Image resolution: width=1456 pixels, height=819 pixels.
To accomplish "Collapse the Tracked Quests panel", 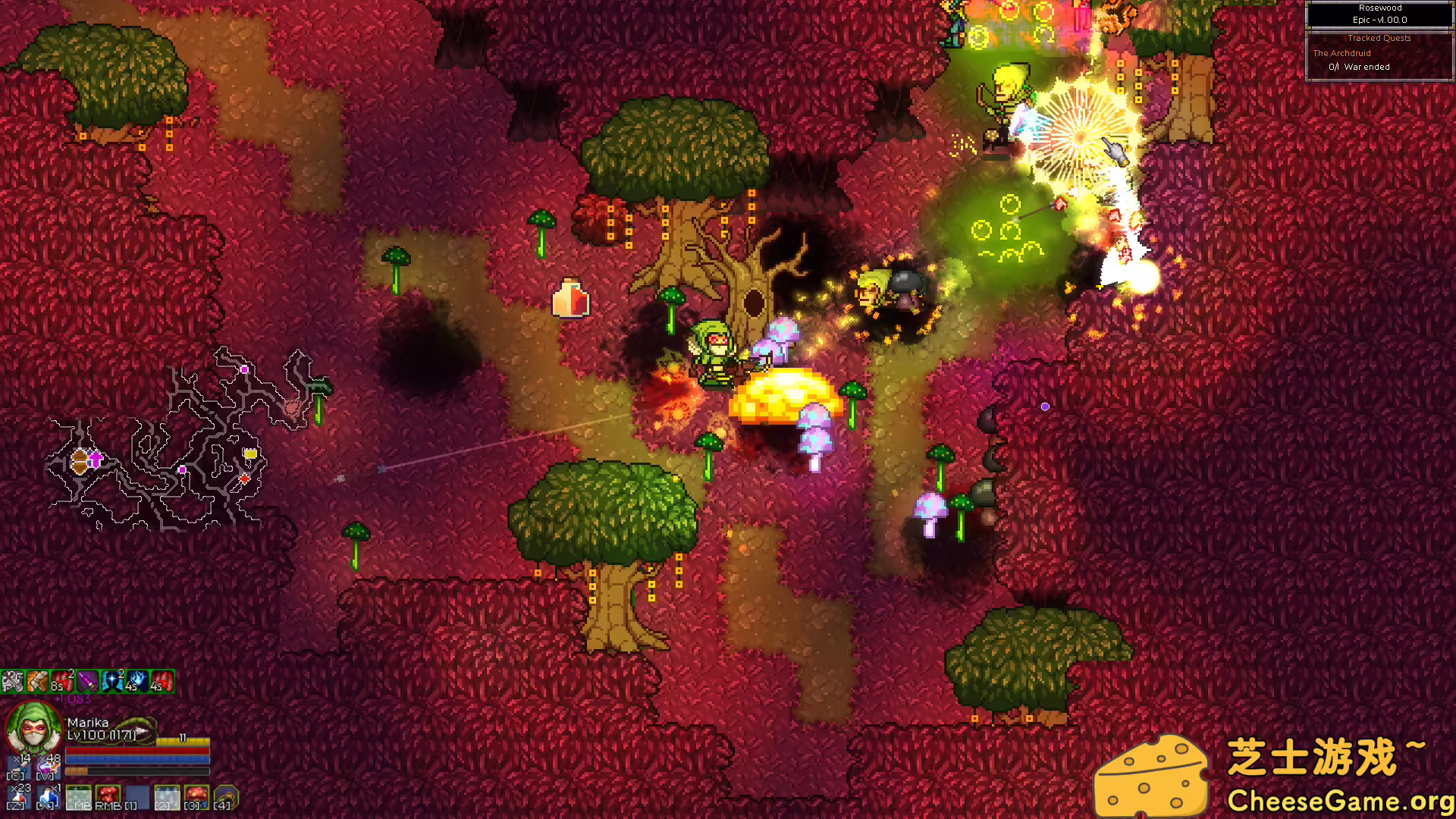I will point(1379,37).
